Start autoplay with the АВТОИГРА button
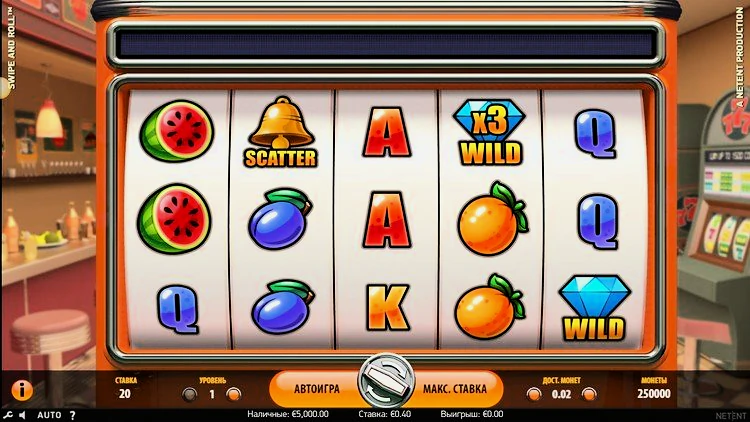 pyautogui.click(x=317, y=388)
